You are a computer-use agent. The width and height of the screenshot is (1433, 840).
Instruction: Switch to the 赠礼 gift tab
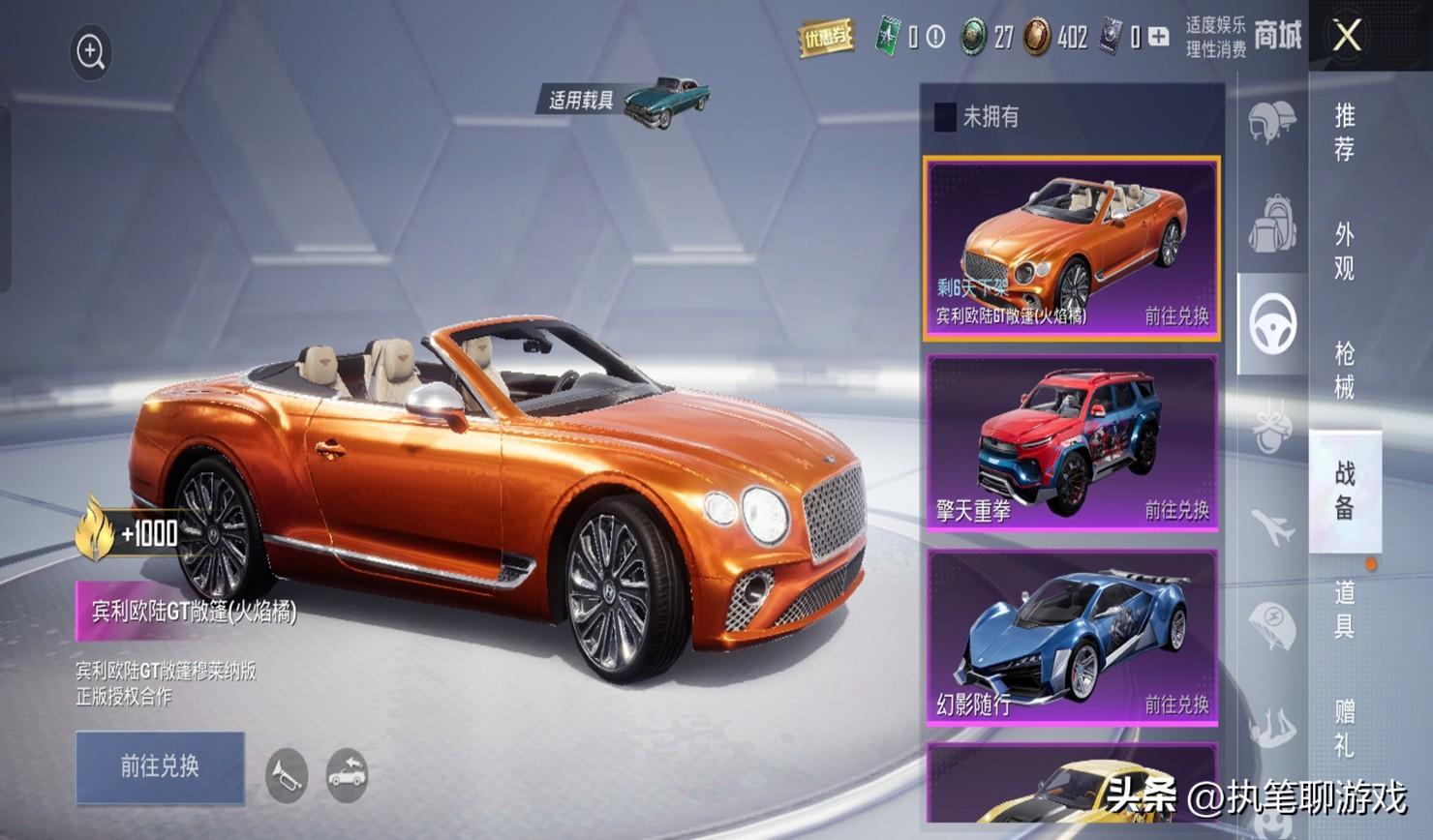tap(1345, 728)
